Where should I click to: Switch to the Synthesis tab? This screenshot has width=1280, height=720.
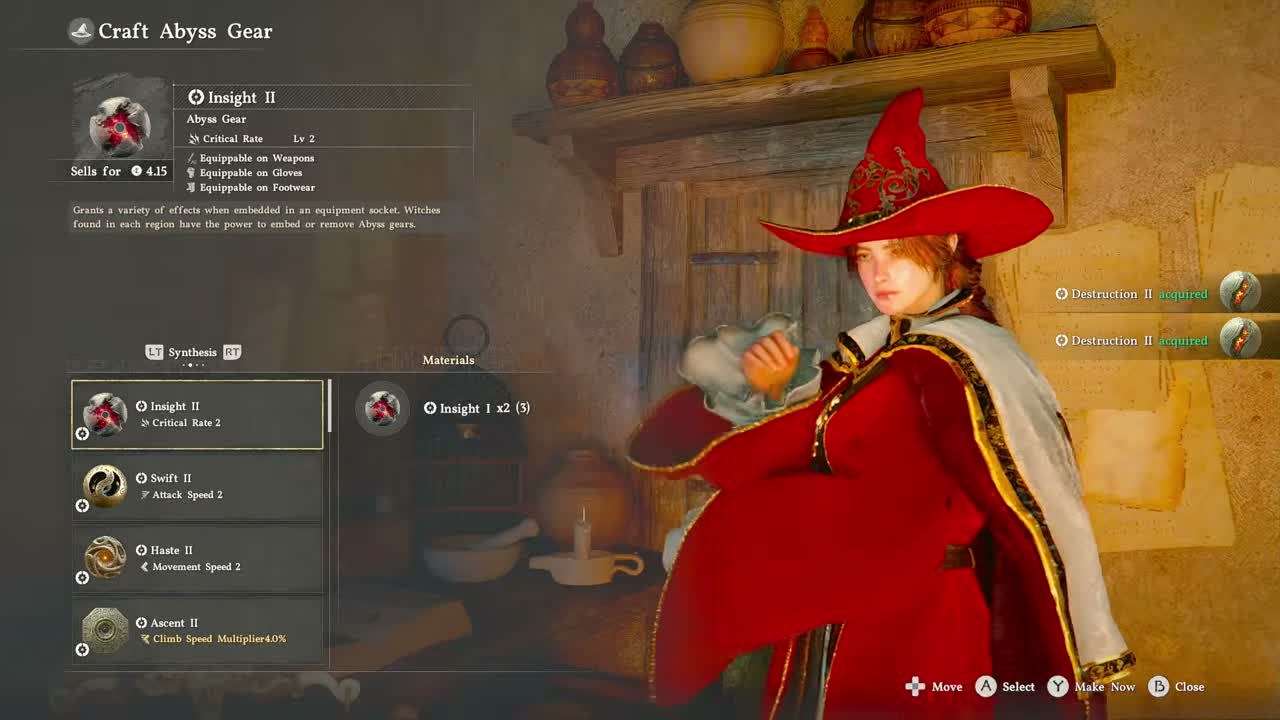[192, 352]
